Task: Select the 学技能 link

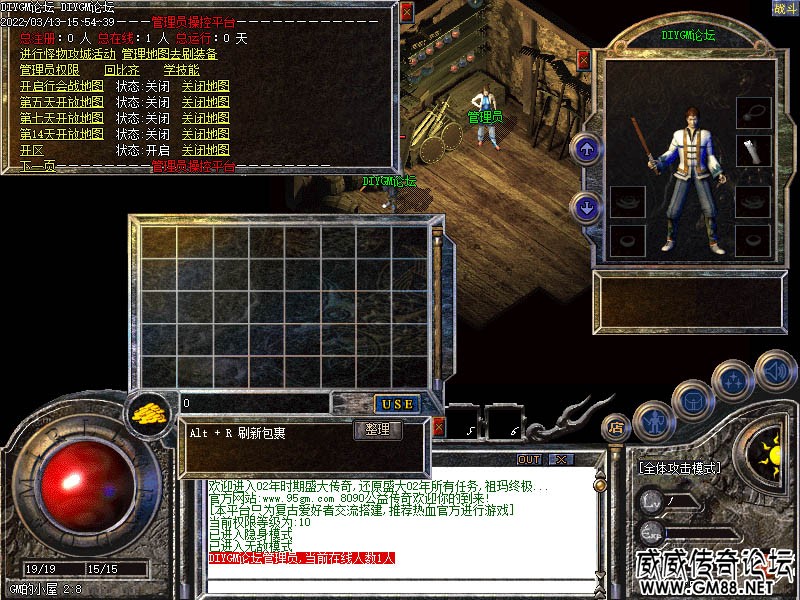Action: 181,71
